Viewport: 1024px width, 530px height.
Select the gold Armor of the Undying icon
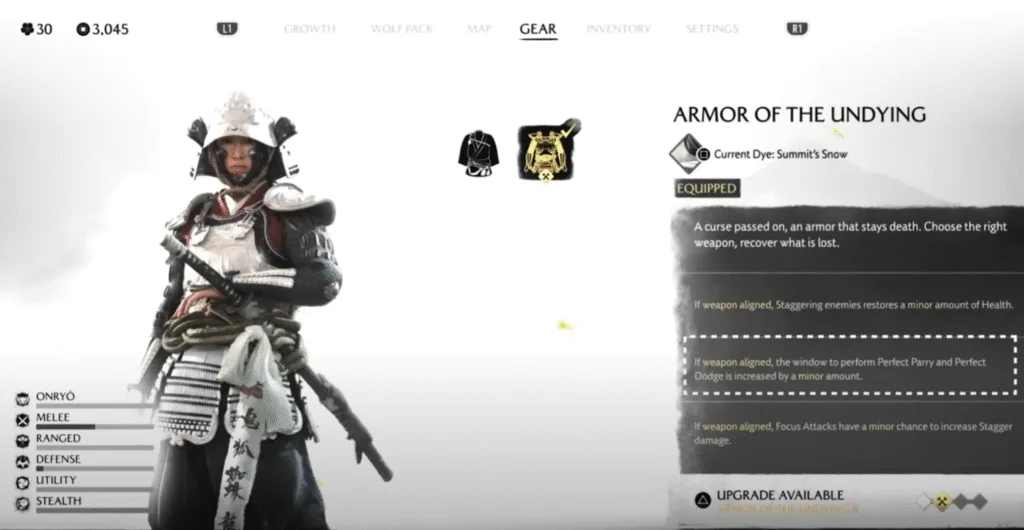[546, 153]
